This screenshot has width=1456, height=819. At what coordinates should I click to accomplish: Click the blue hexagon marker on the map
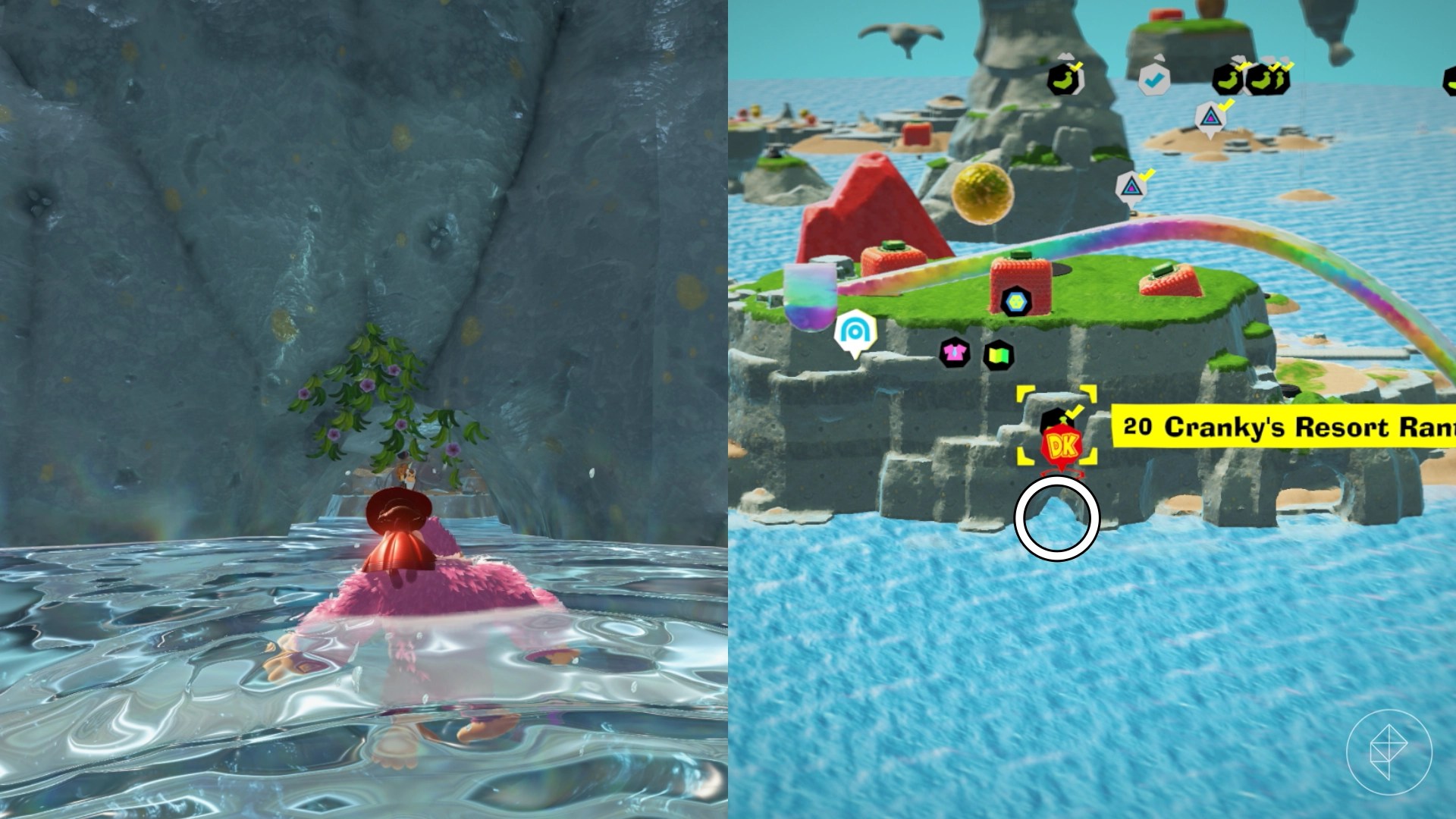tap(1014, 302)
